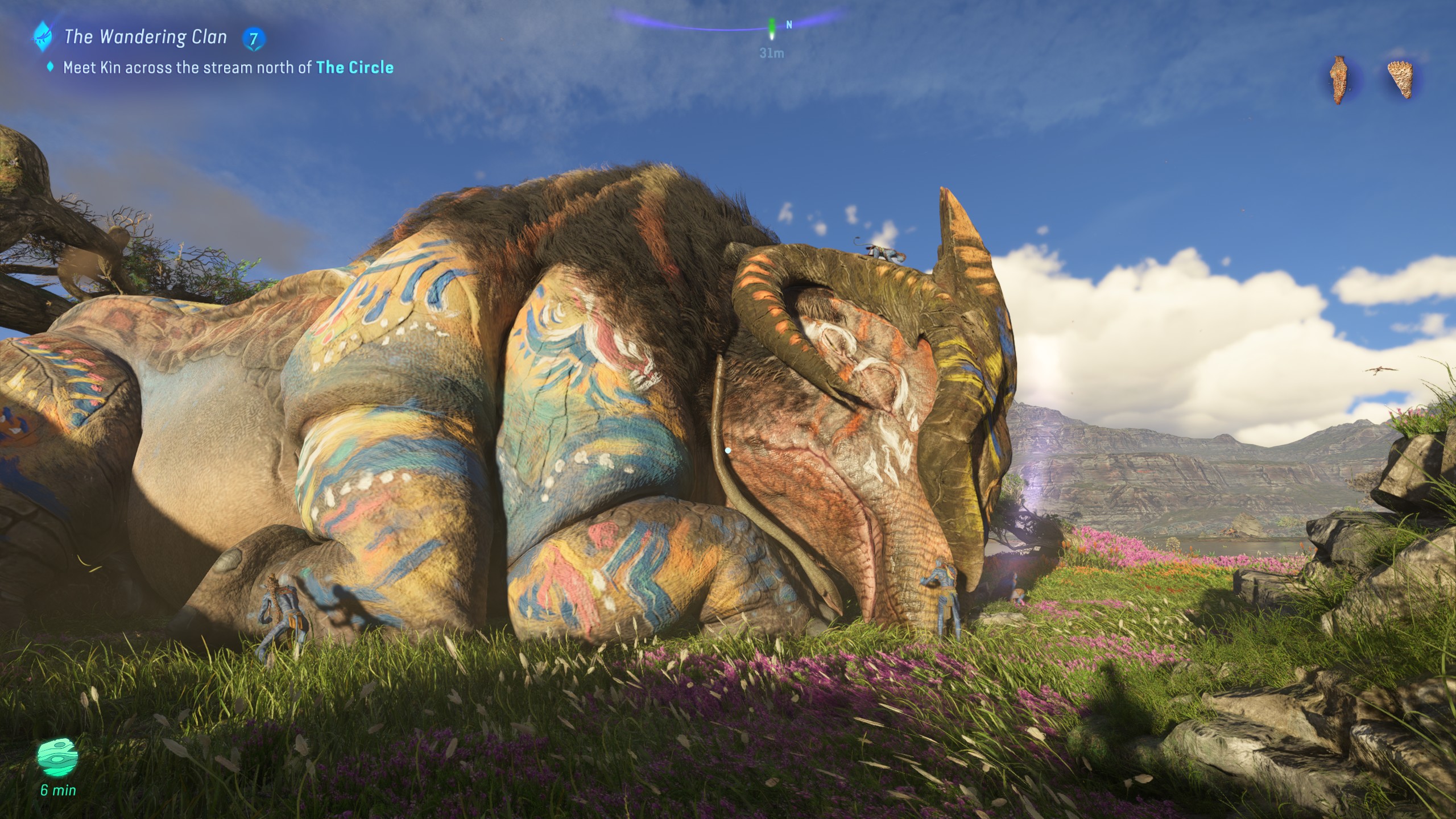
Task: Click the green food buff icon
Action: point(57,756)
